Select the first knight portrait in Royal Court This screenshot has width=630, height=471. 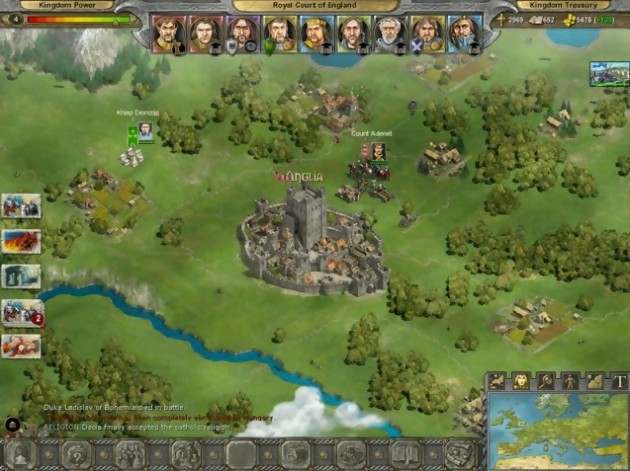164,33
